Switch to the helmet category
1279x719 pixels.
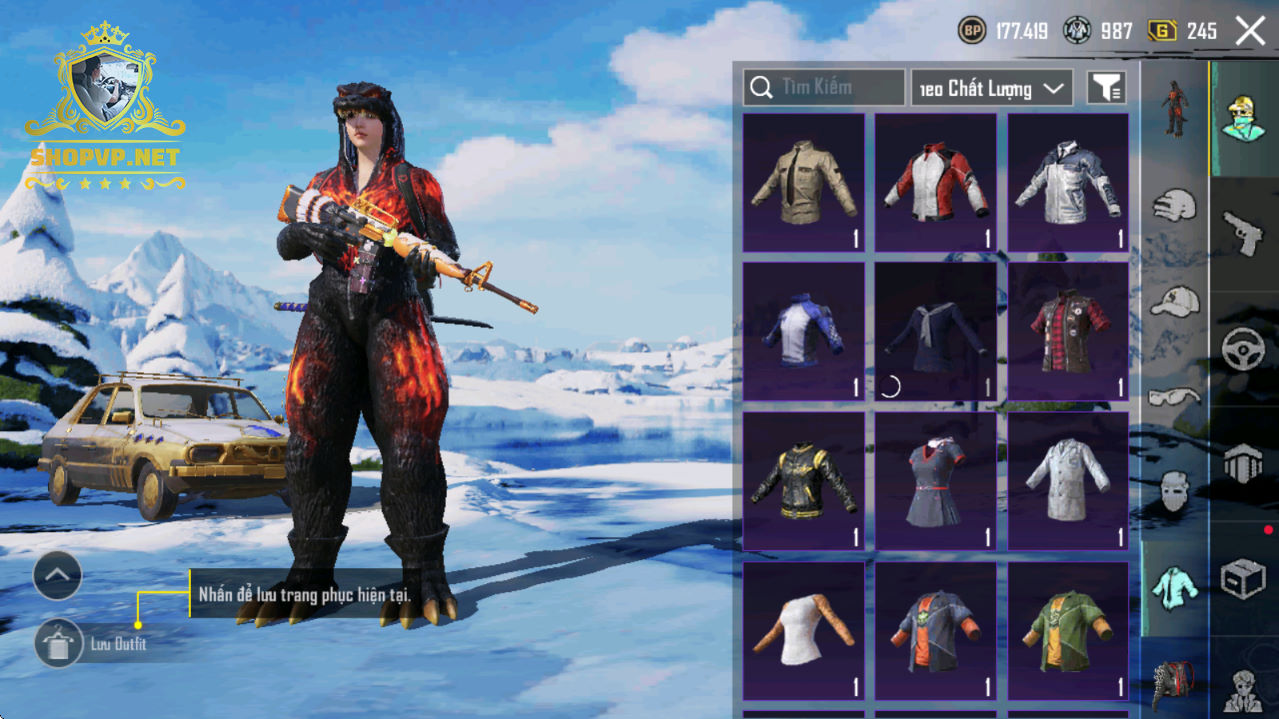pyautogui.click(x=1175, y=207)
